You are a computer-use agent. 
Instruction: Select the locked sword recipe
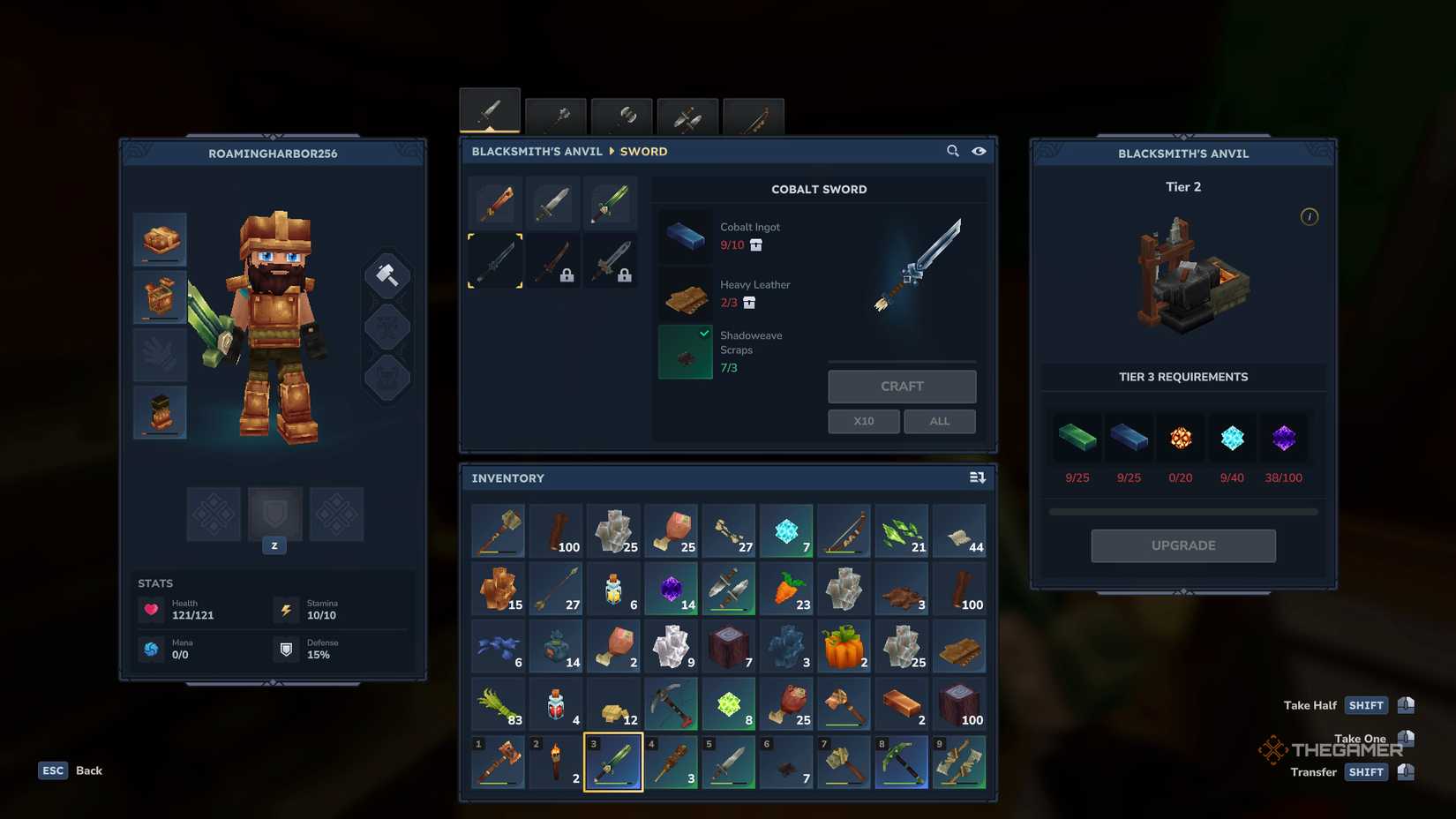[x=552, y=261]
